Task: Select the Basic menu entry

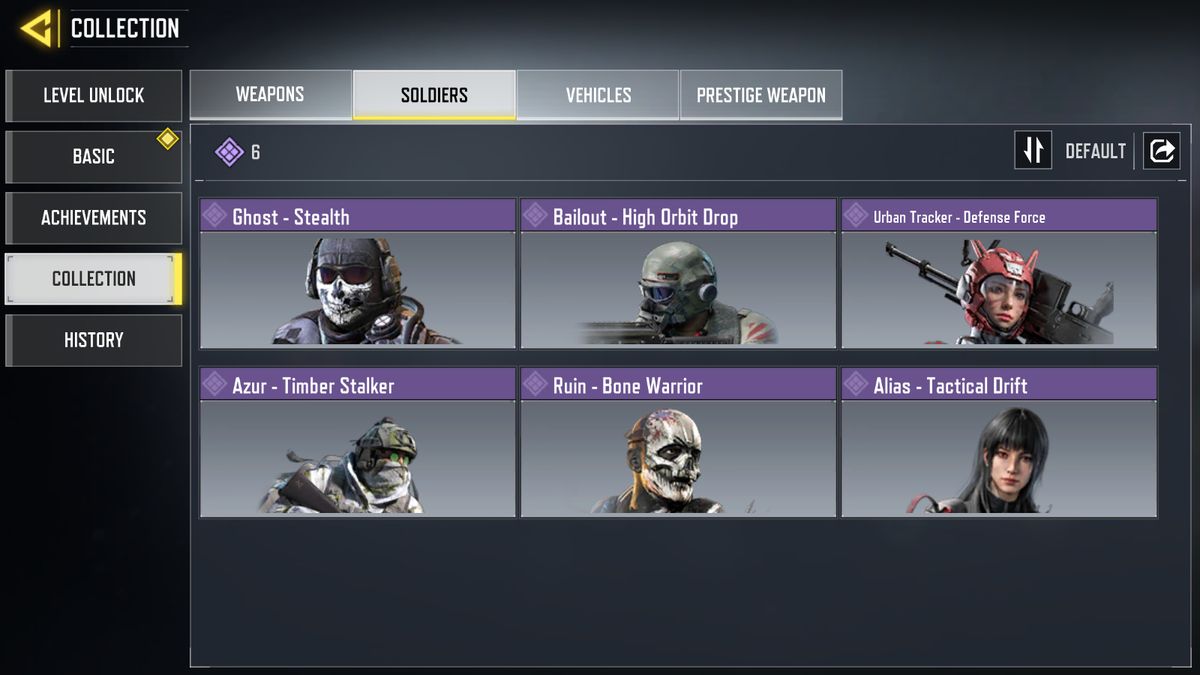Action: click(x=93, y=157)
